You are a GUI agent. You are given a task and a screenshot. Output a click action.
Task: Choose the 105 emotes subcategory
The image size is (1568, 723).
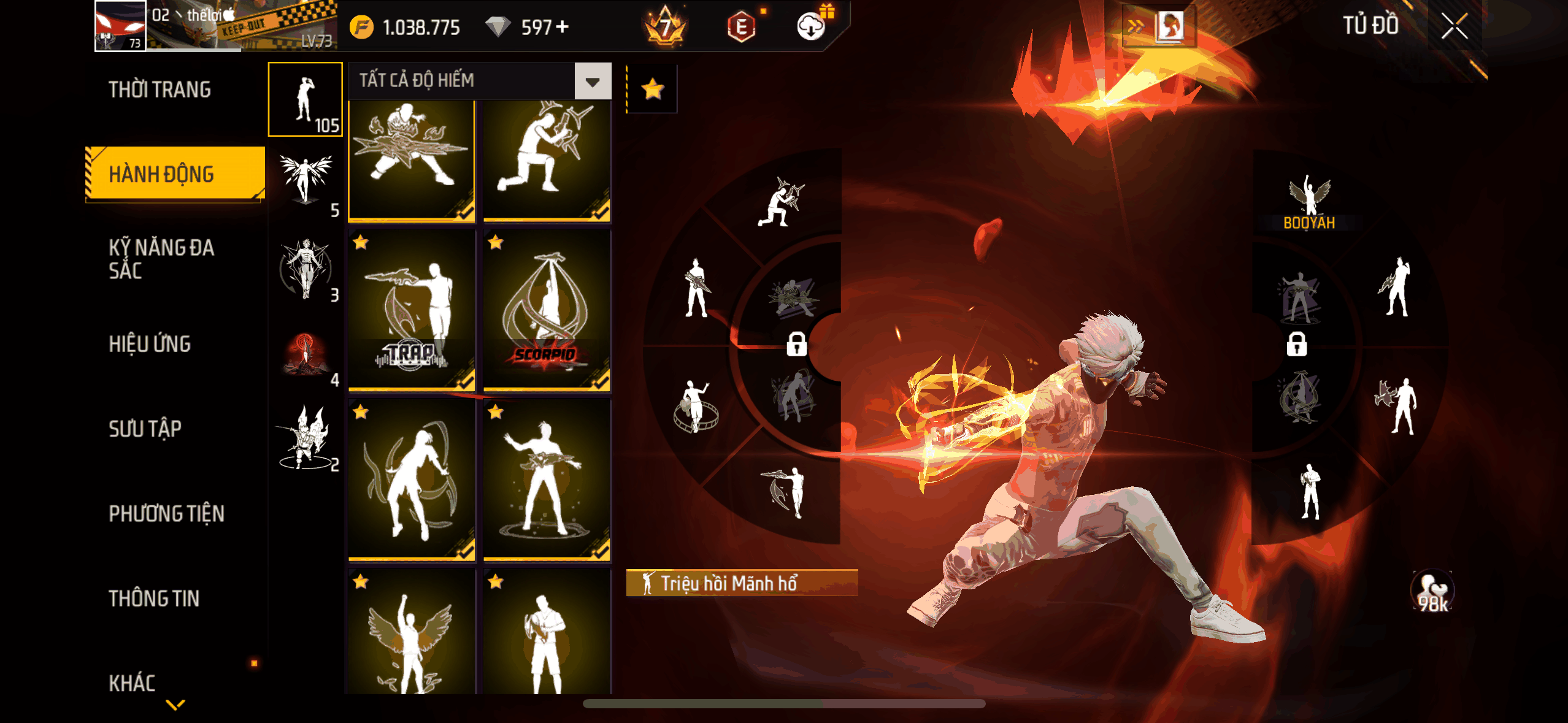[x=306, y=99]
